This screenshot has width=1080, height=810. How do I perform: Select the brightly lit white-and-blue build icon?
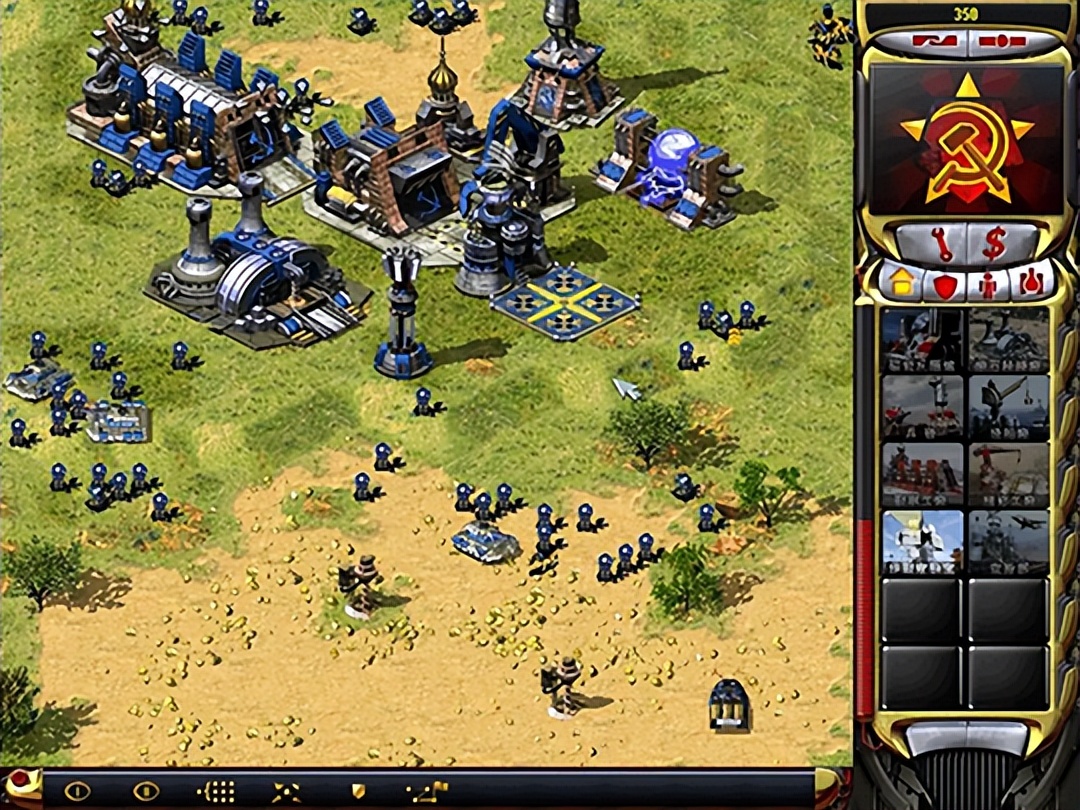tap(922, 541)
